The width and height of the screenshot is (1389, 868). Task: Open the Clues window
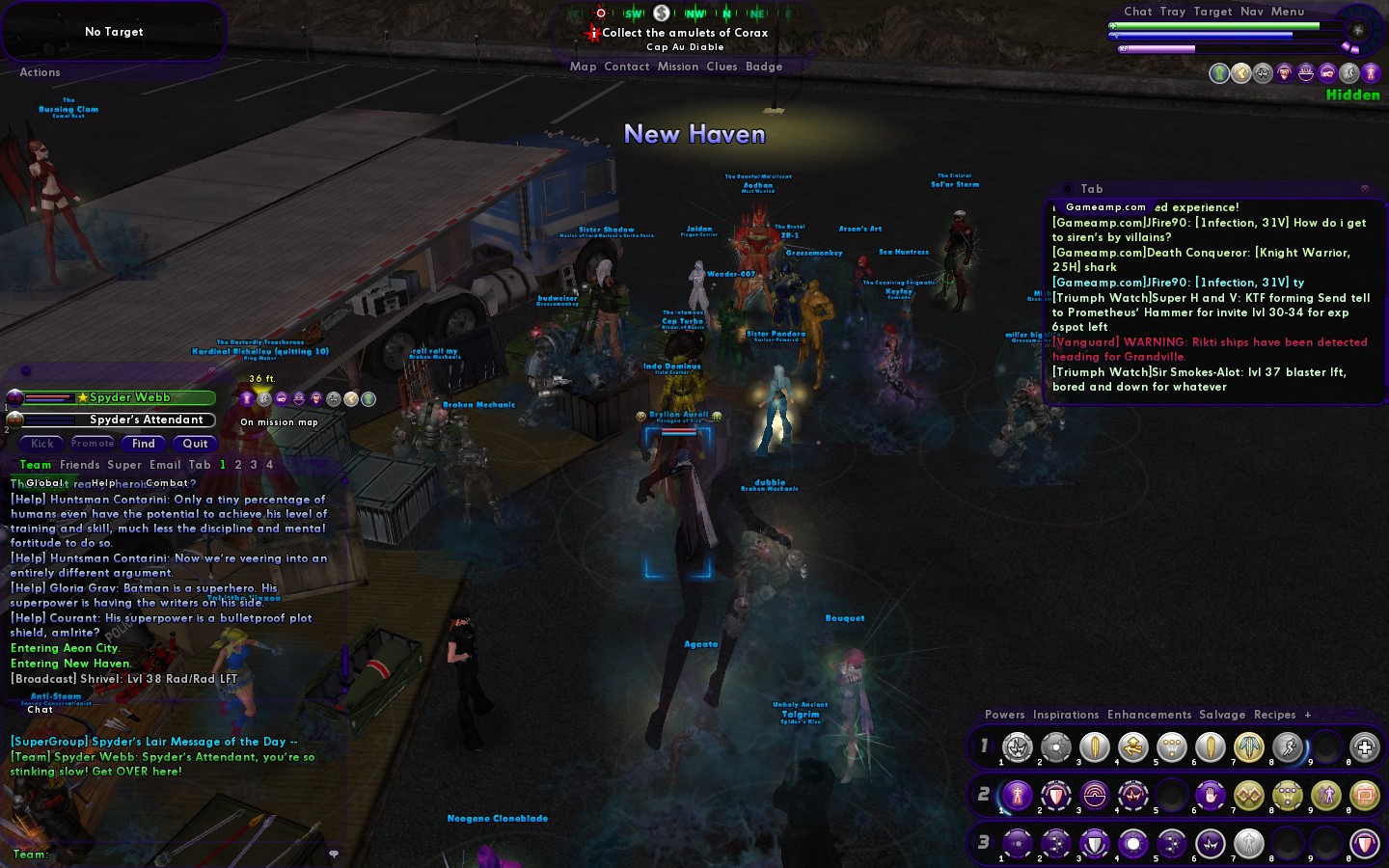(722, 67)
